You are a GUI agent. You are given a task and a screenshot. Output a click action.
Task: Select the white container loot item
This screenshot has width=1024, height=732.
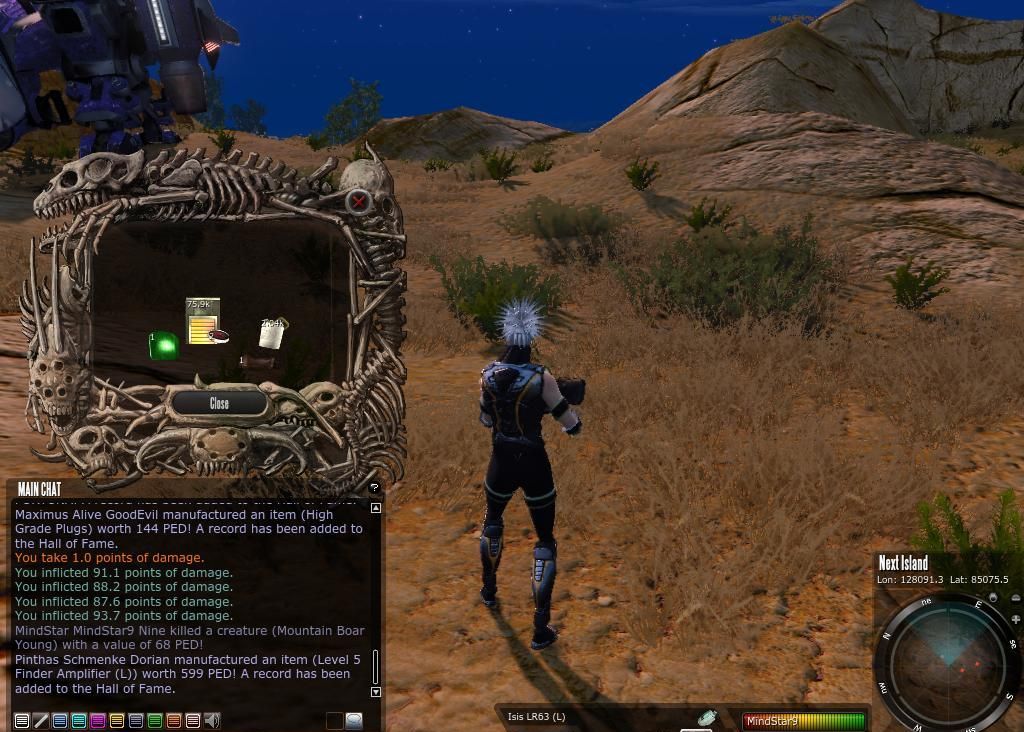click(272, 333)
